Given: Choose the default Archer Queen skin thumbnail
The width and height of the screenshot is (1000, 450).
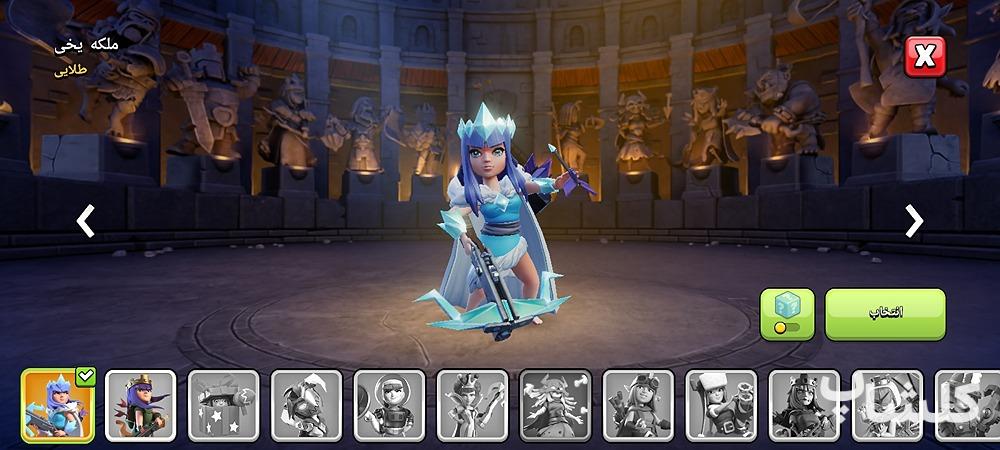Looking at the screenshot, I should pos(141,405).
